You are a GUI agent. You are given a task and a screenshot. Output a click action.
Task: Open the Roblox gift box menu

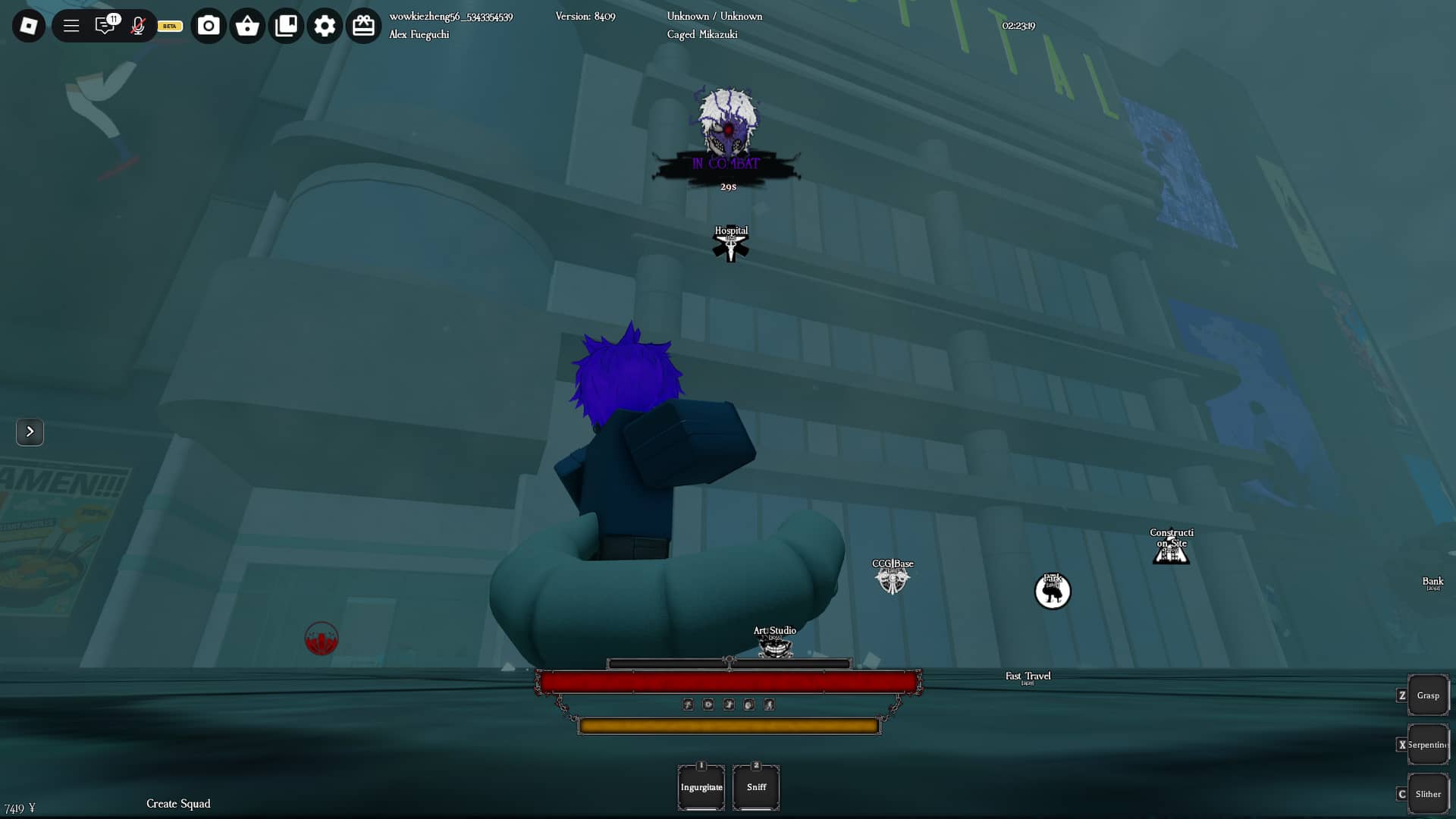click(363, 25)
